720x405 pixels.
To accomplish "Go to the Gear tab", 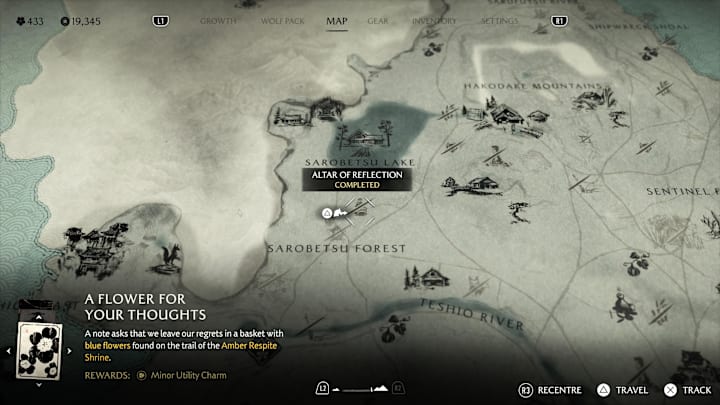I will [378, 20].
